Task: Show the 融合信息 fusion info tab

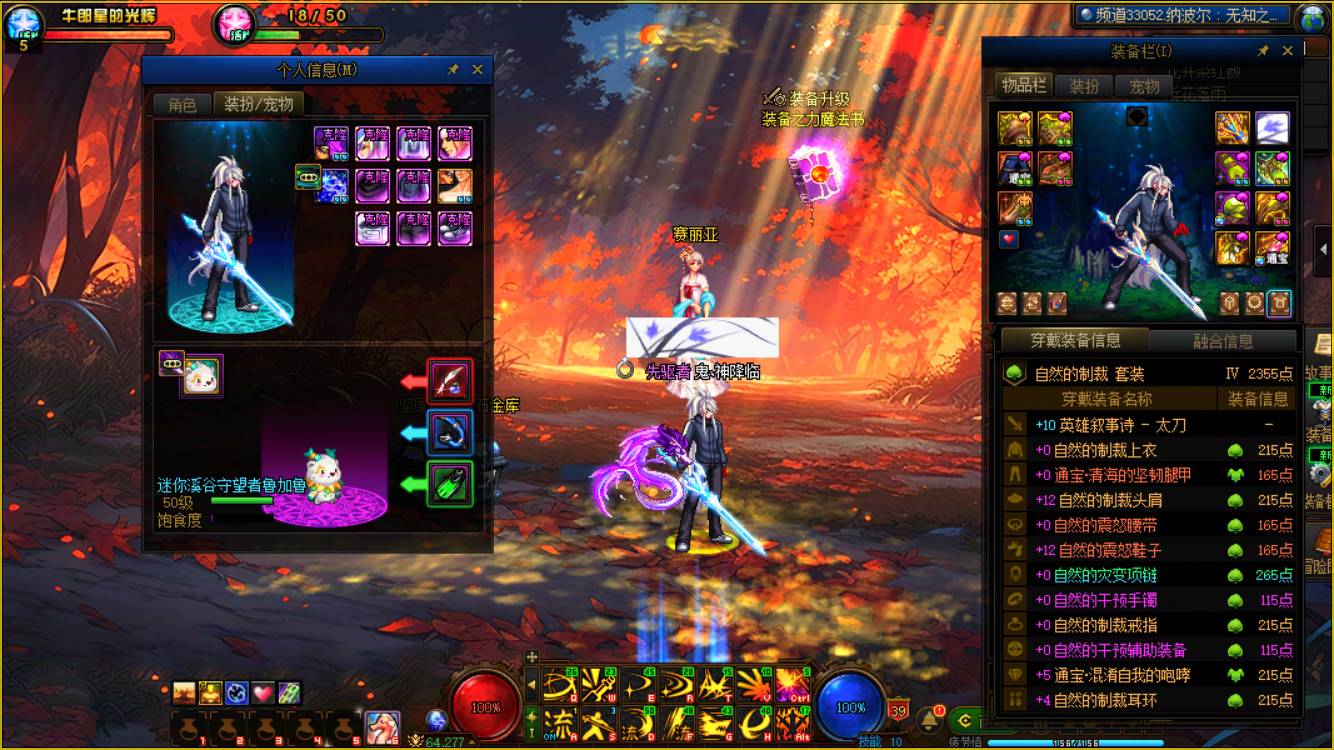Action: [1223, 341]
